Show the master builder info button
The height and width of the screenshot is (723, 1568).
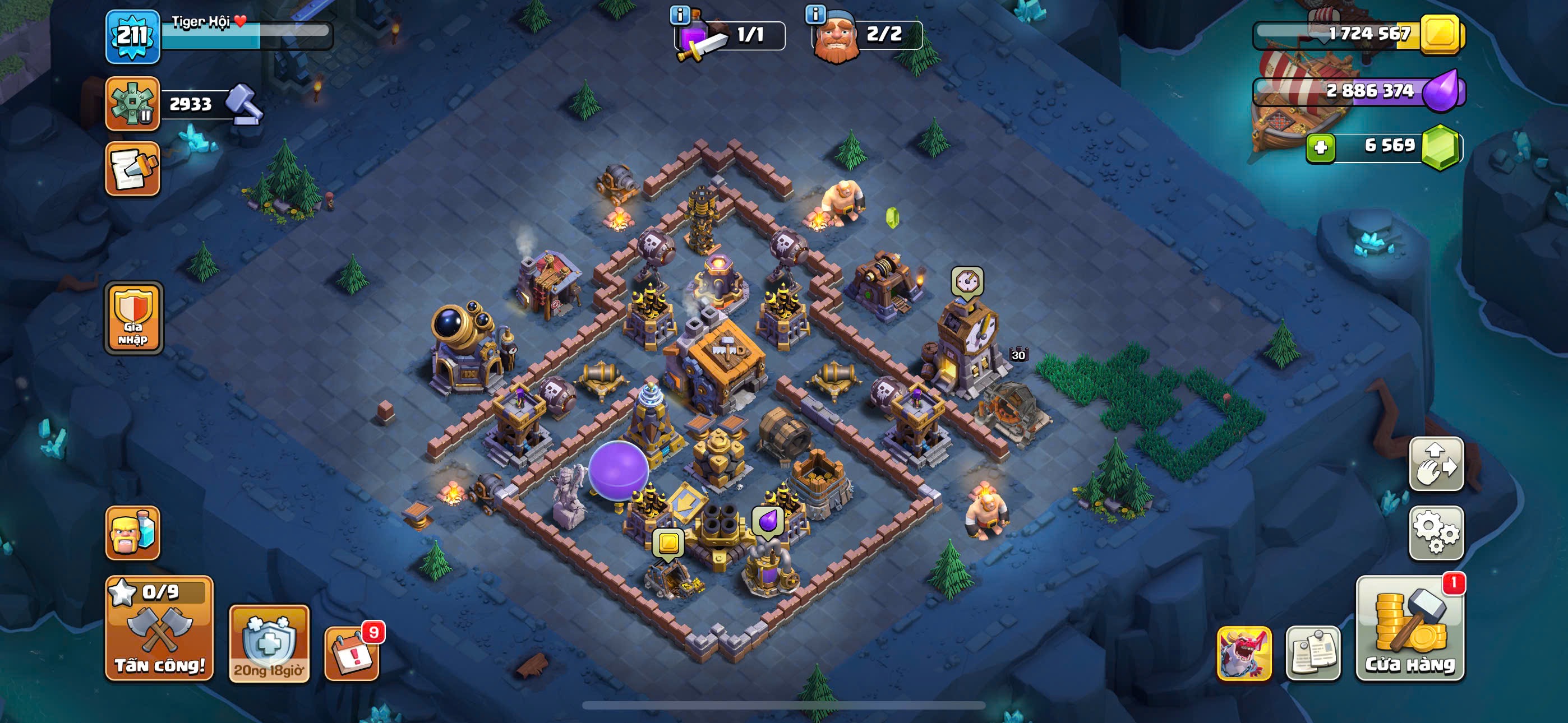tap(815, 13)
